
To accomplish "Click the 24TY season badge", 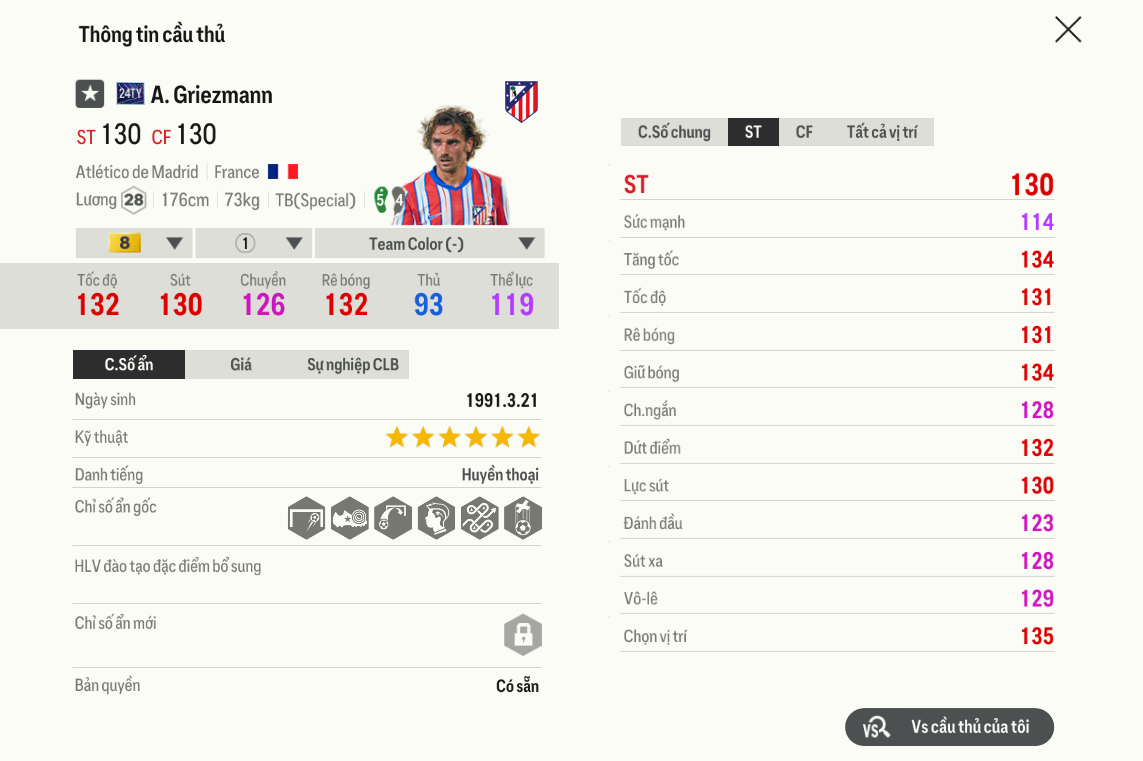I will point(130,94).
